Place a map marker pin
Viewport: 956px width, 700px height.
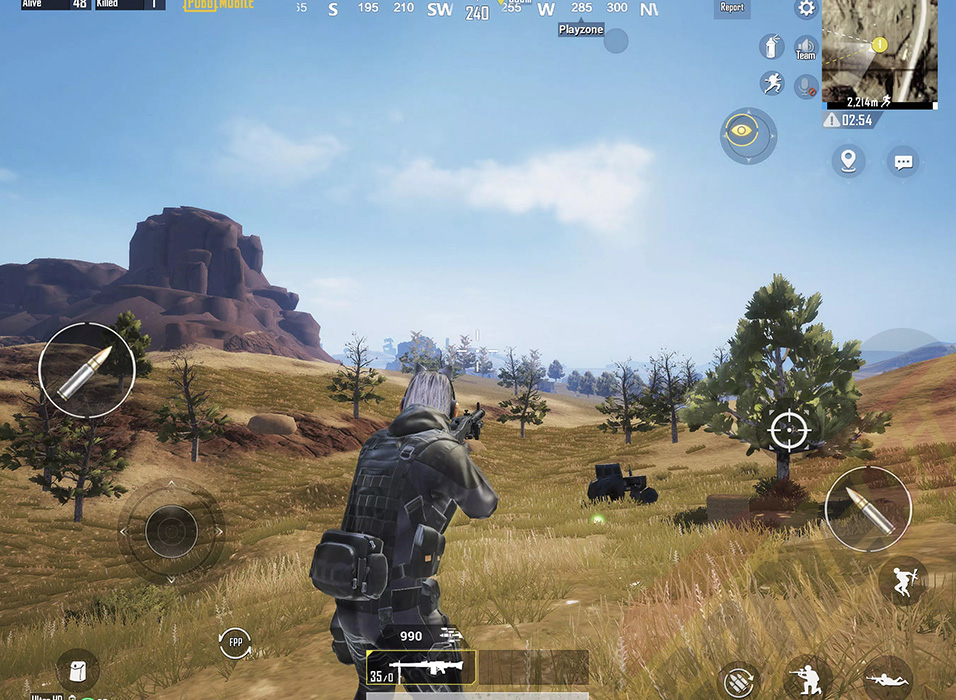pos(848,160)
